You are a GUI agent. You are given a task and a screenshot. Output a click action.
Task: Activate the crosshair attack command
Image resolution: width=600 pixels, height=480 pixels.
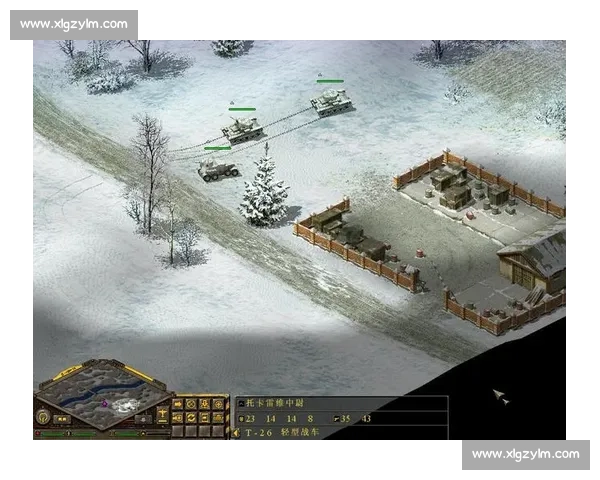point(219,404)
